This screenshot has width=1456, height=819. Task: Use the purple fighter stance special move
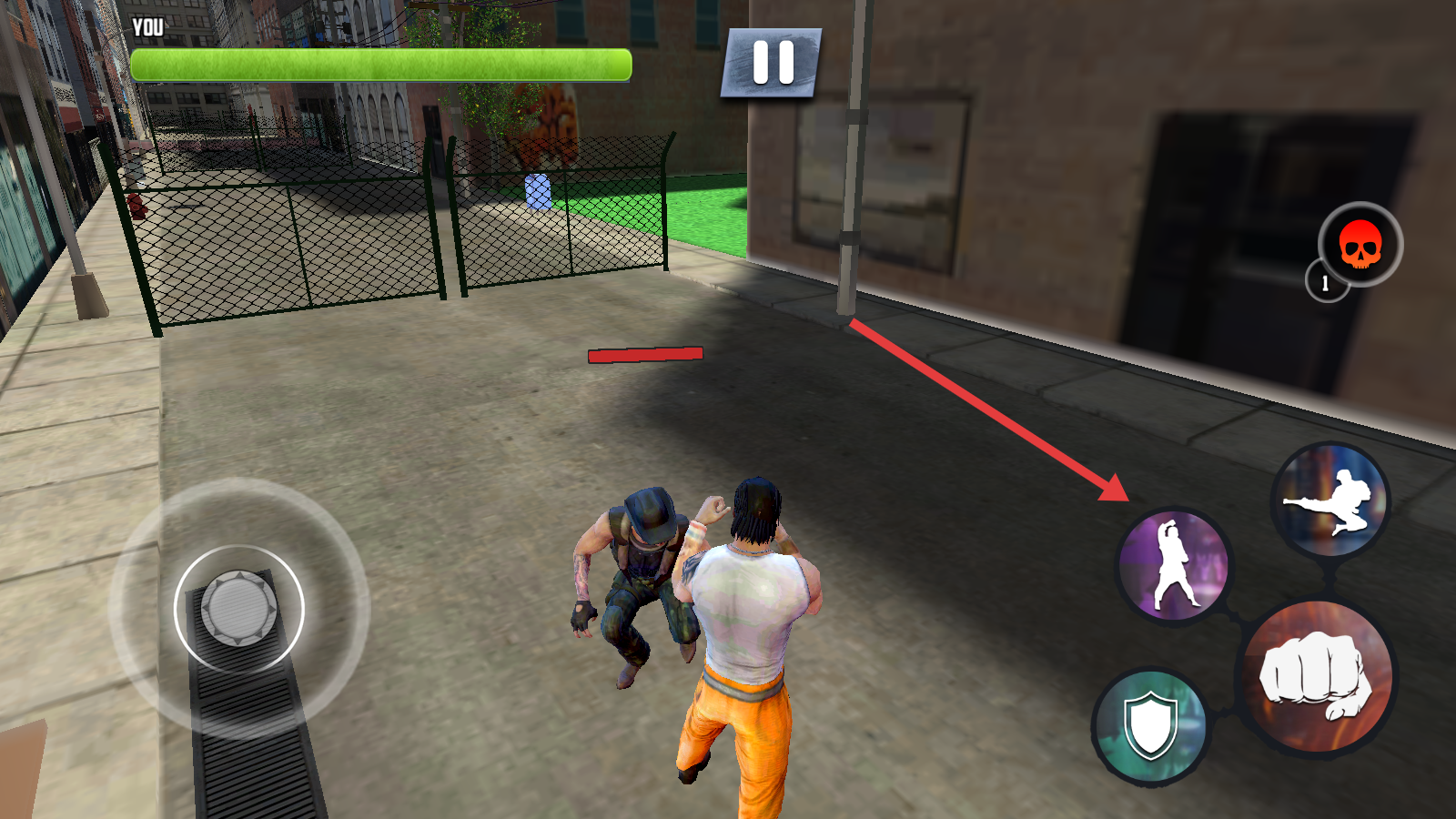[x=1174, y=565]
